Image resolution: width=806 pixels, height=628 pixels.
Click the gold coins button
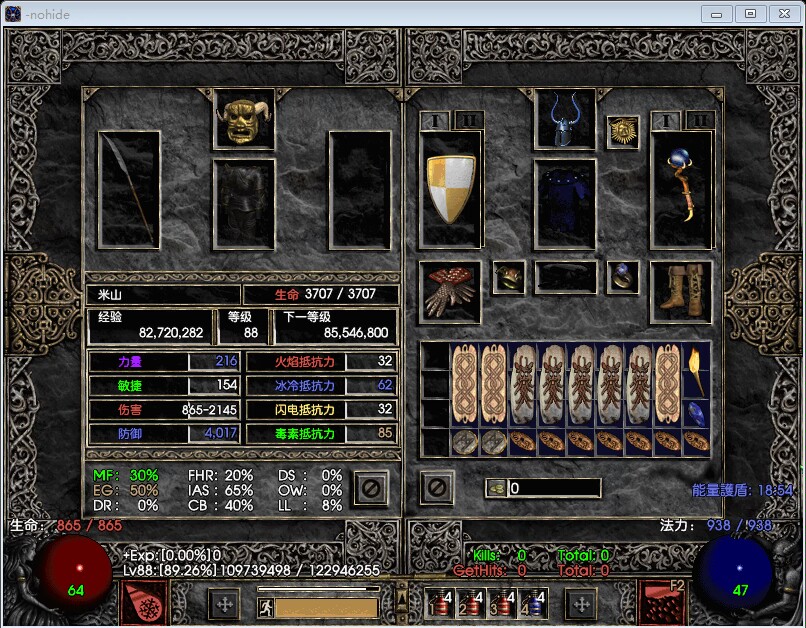coord(496,488)
